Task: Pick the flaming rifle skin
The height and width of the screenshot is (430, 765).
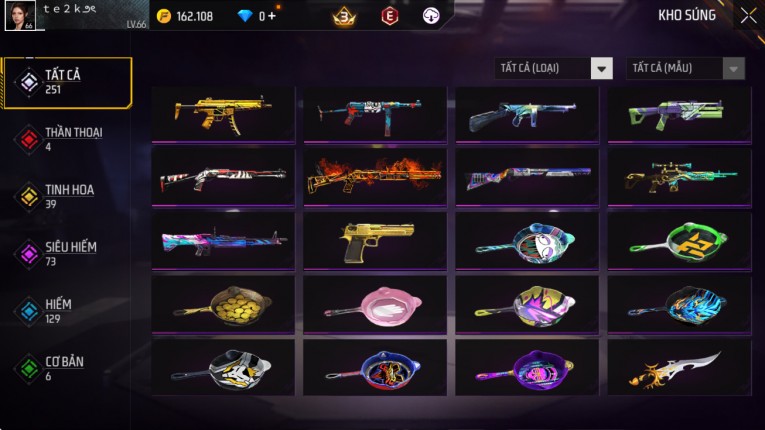Action: click(x=375, y=176)
